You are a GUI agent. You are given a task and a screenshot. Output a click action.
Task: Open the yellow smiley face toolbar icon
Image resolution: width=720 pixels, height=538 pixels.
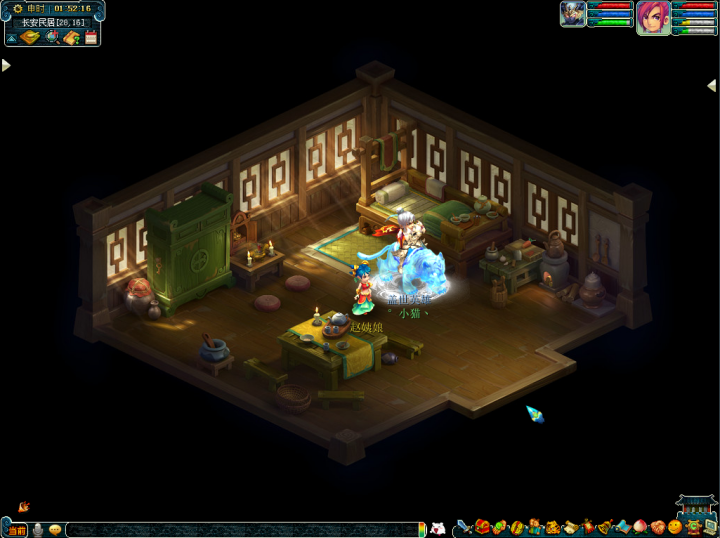pos(675,527)
